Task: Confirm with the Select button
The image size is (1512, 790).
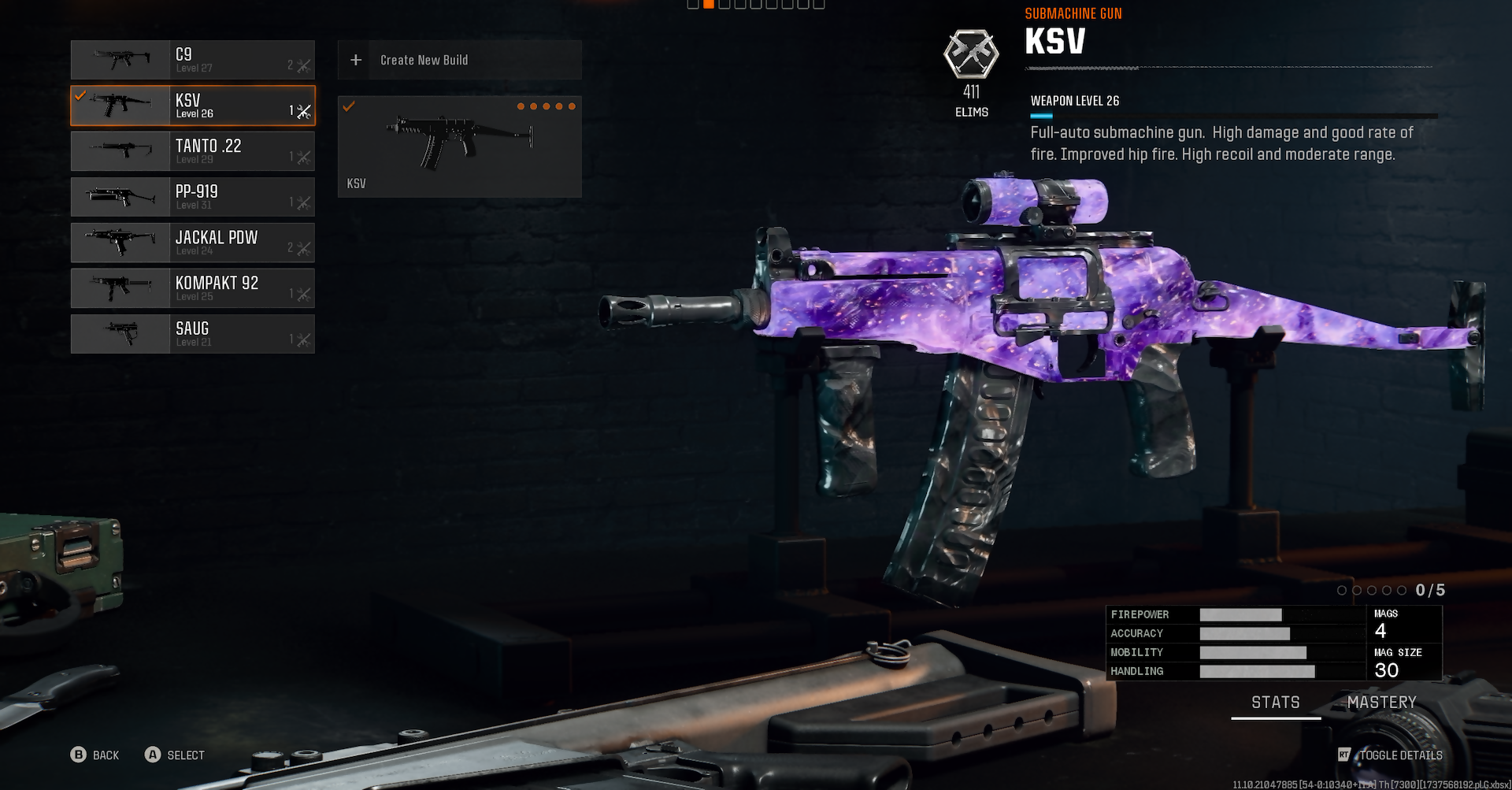Action: tap(175, 755)
